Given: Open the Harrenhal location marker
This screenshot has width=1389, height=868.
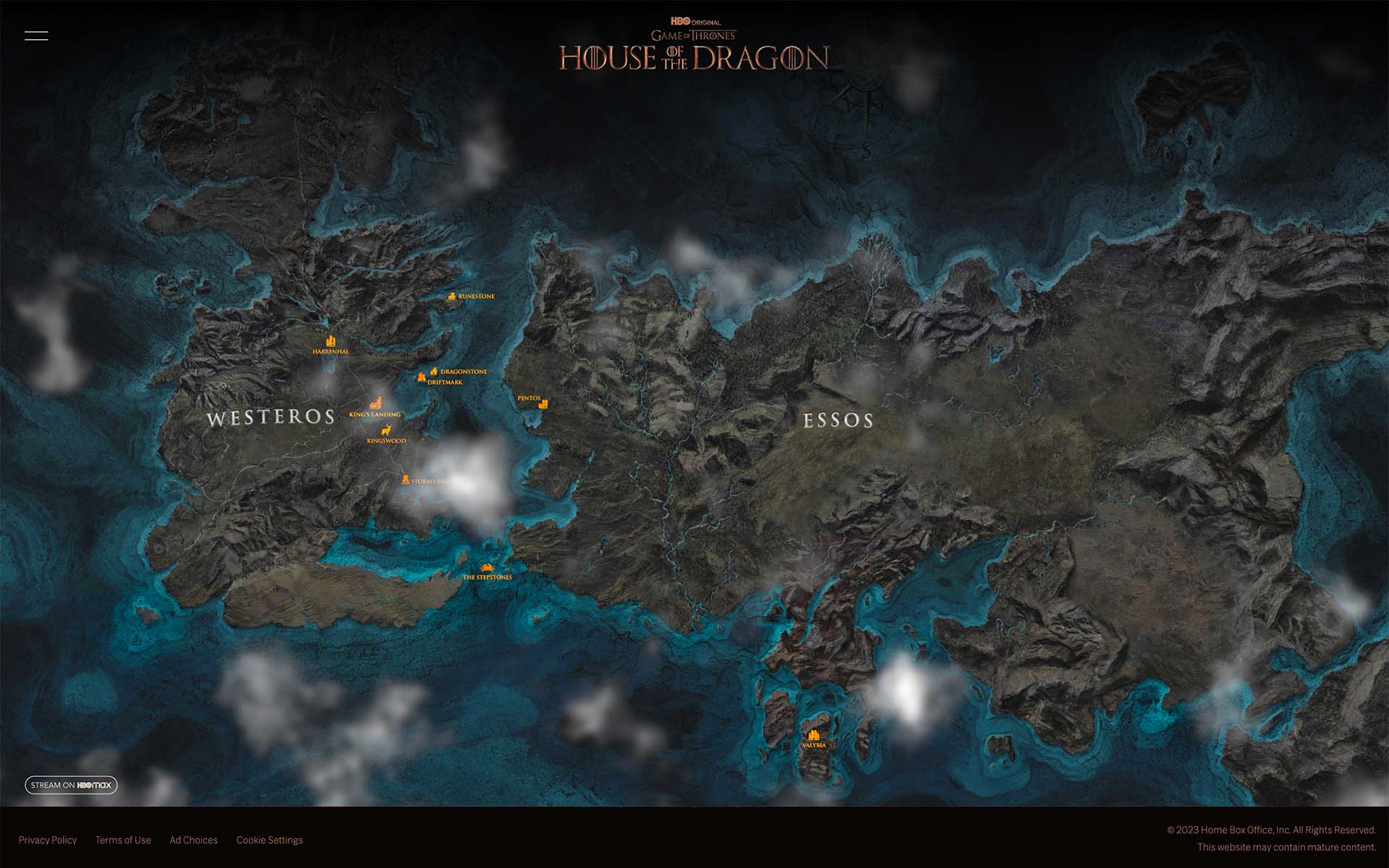Looking at the screenshot, I should point(331,341).
